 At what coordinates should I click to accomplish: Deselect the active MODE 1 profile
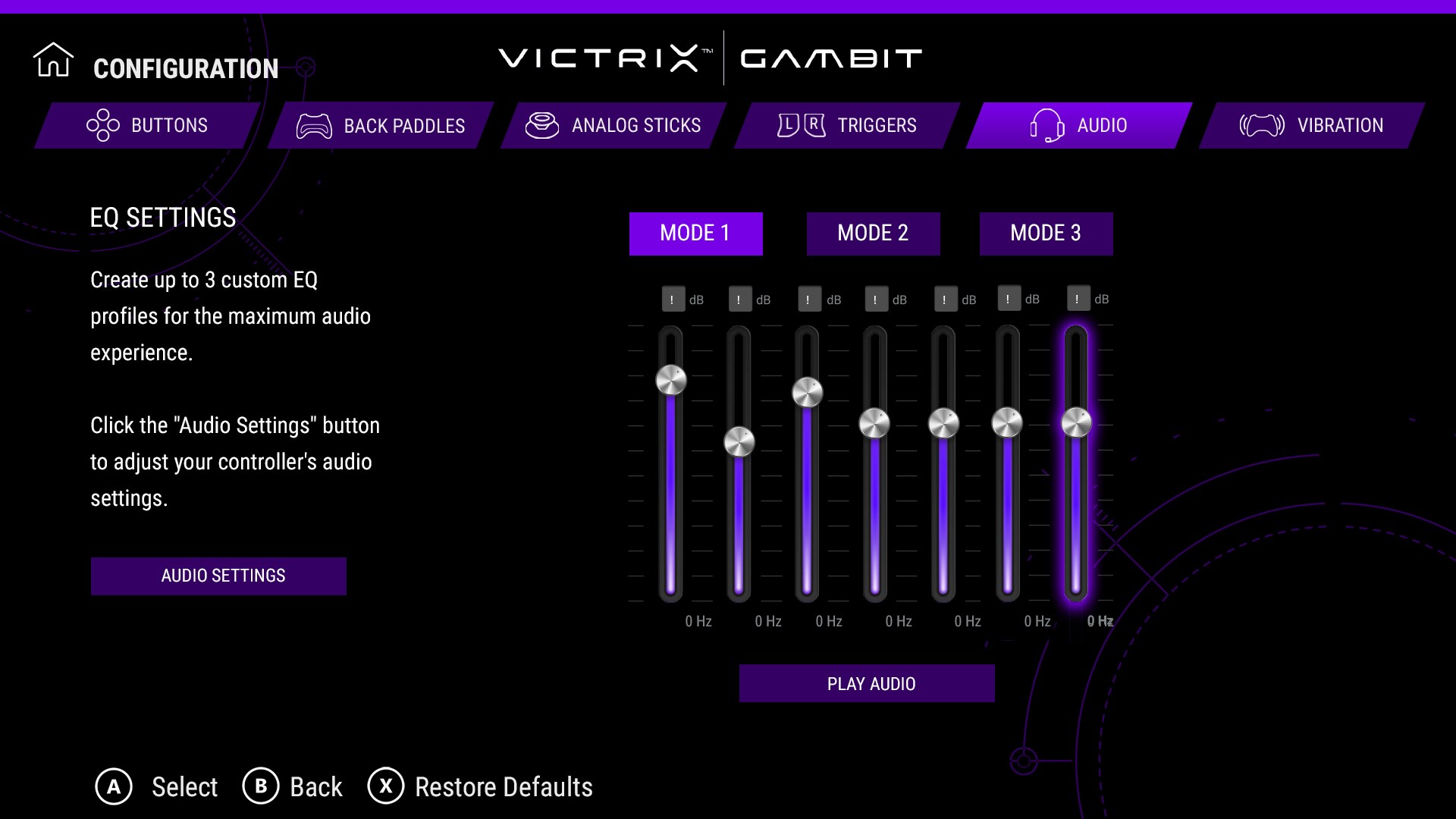[695, 233]
